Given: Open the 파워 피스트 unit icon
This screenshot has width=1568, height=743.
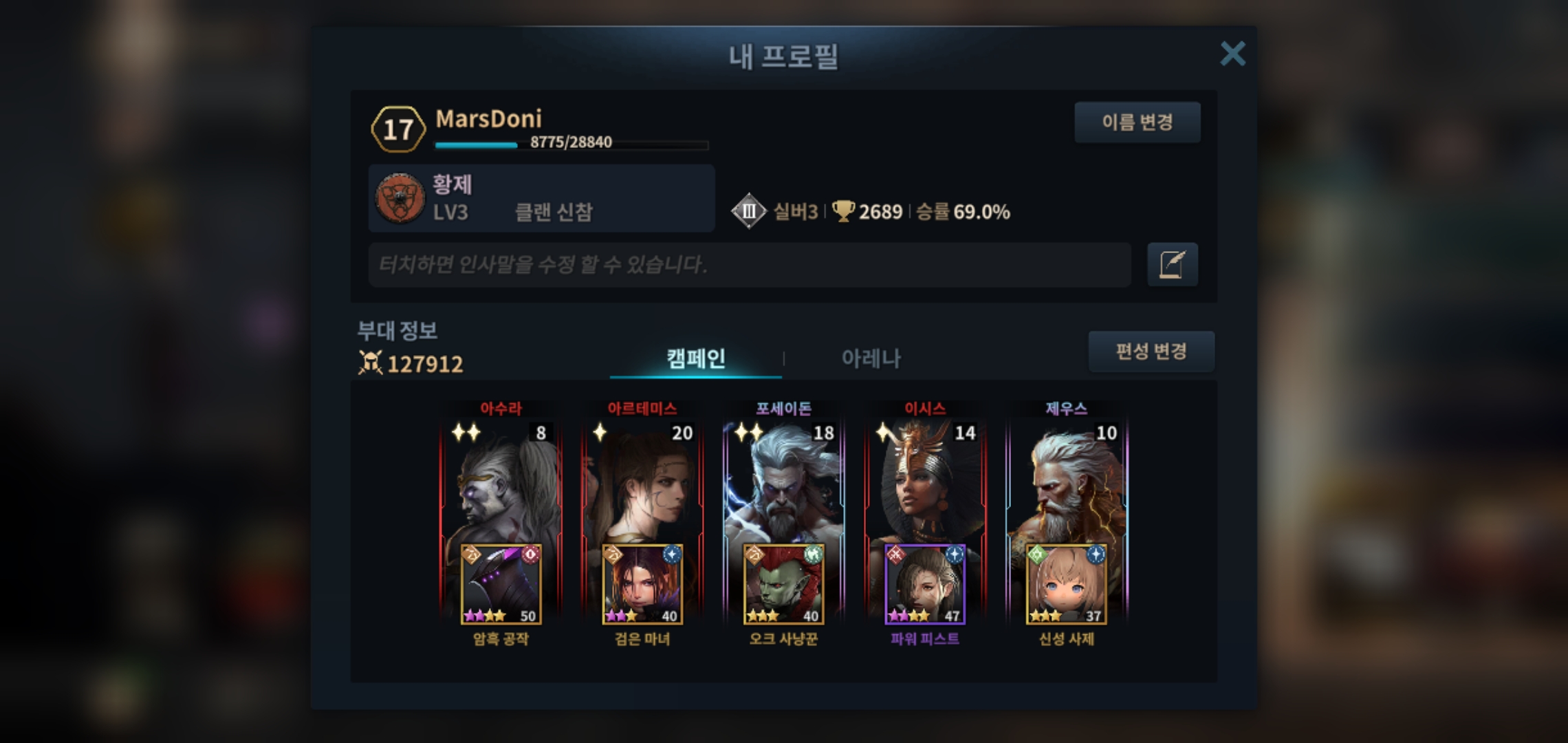Looking at the screenshot, I should [925, 585].
